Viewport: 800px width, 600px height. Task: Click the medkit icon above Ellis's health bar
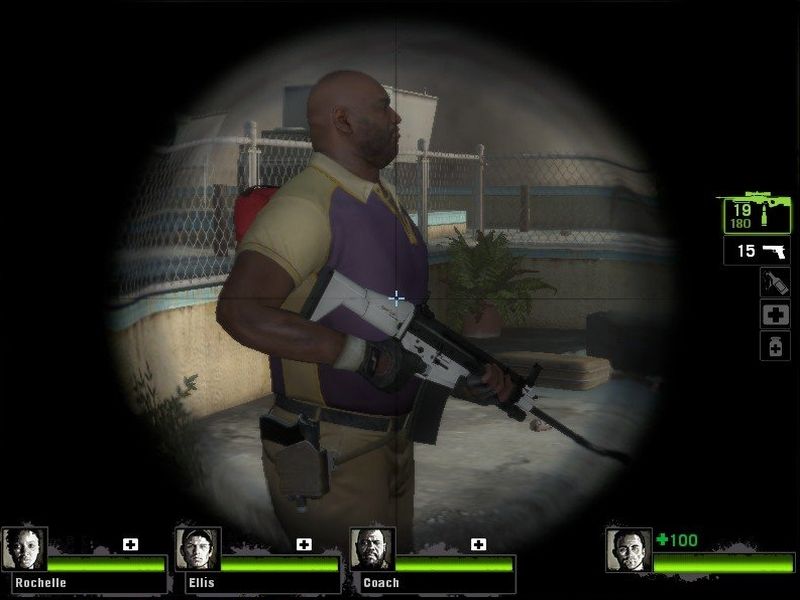304,544
